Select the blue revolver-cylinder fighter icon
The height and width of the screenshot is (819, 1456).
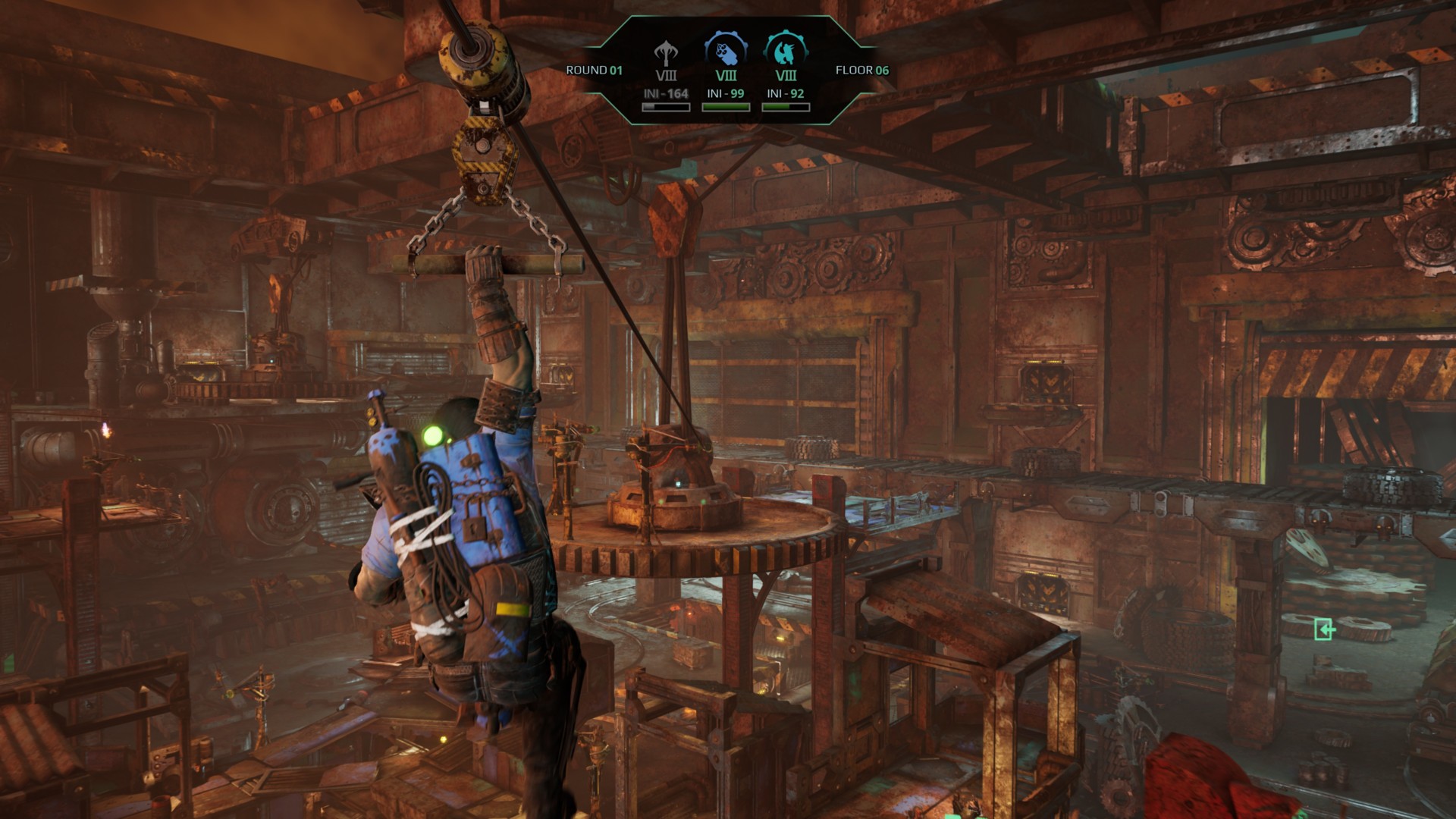(x=726, y=52)
